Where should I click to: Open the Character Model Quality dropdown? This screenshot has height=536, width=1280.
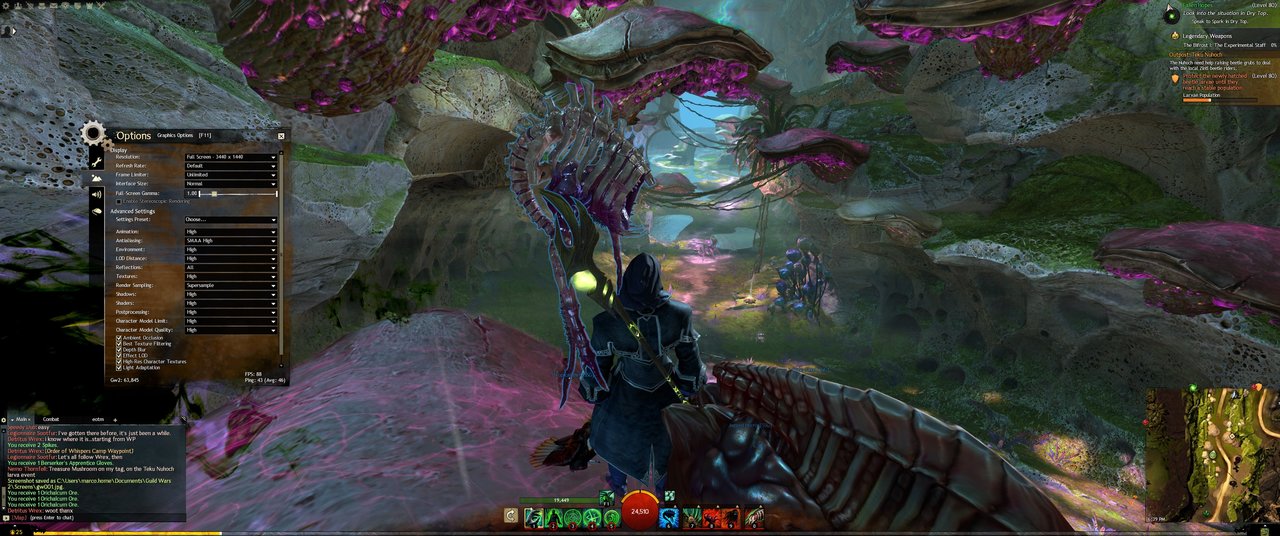(x=230, y=330)
